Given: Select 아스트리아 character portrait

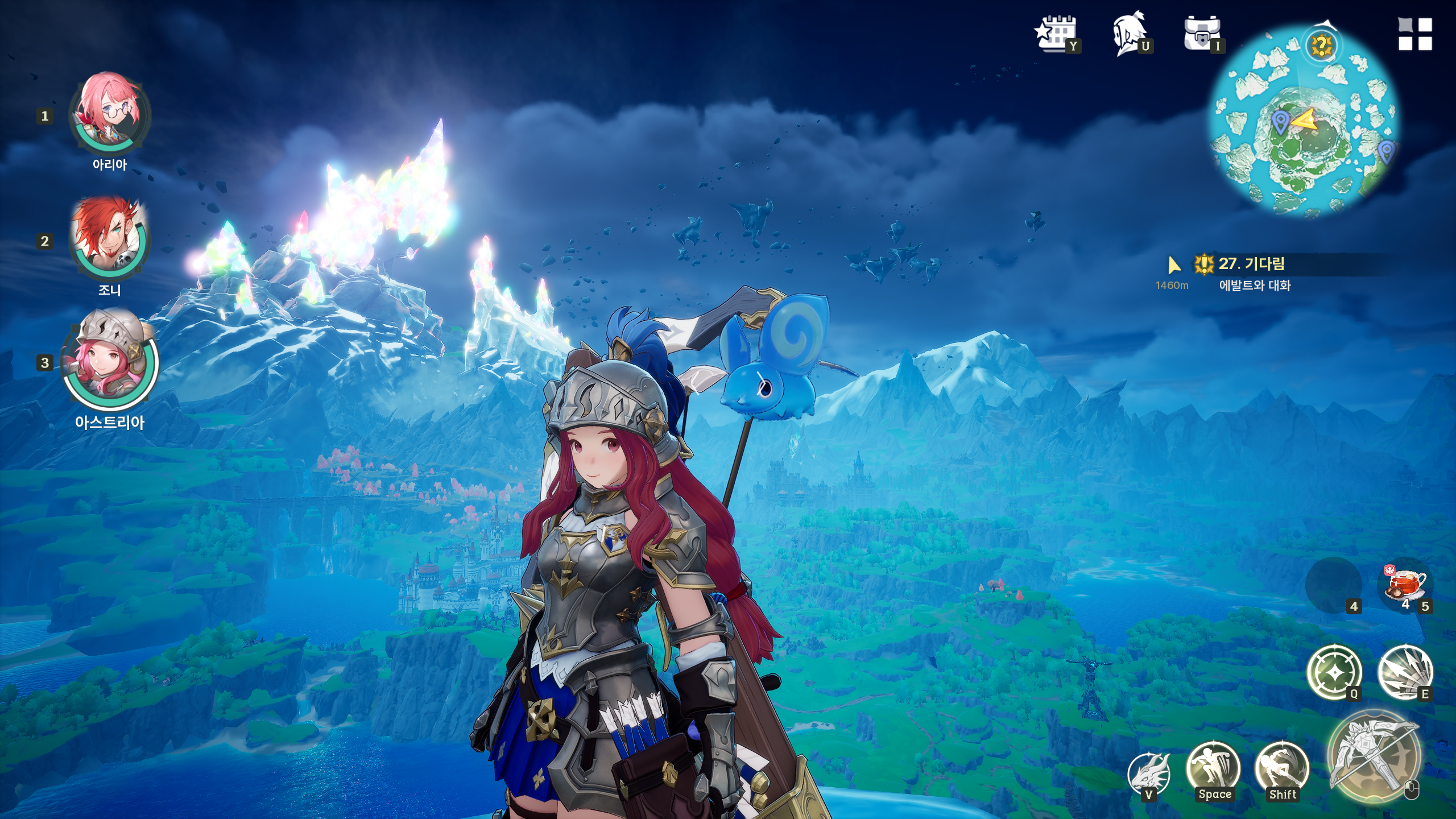Looking at the screenshot, I should click(109, 361).
